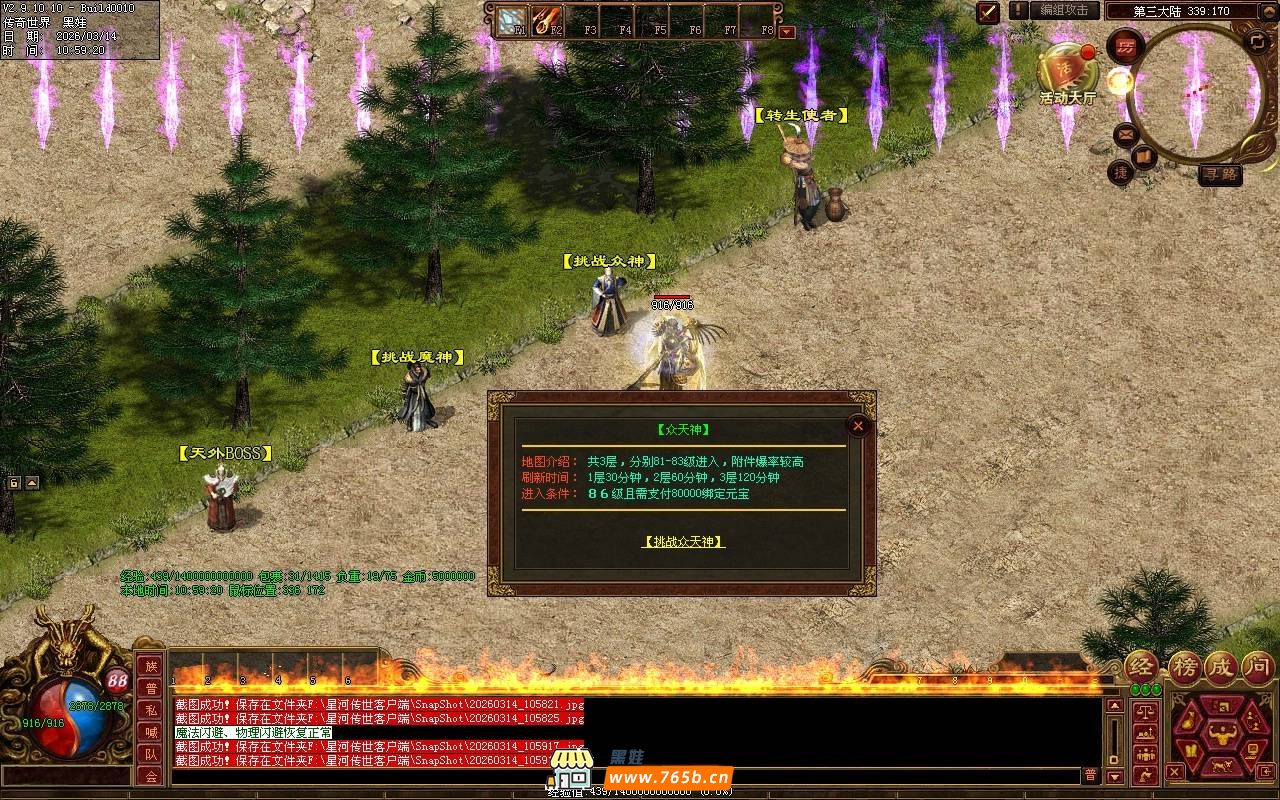Select the 队 team chat channel

pyautogui.click(x=150, y=754)
